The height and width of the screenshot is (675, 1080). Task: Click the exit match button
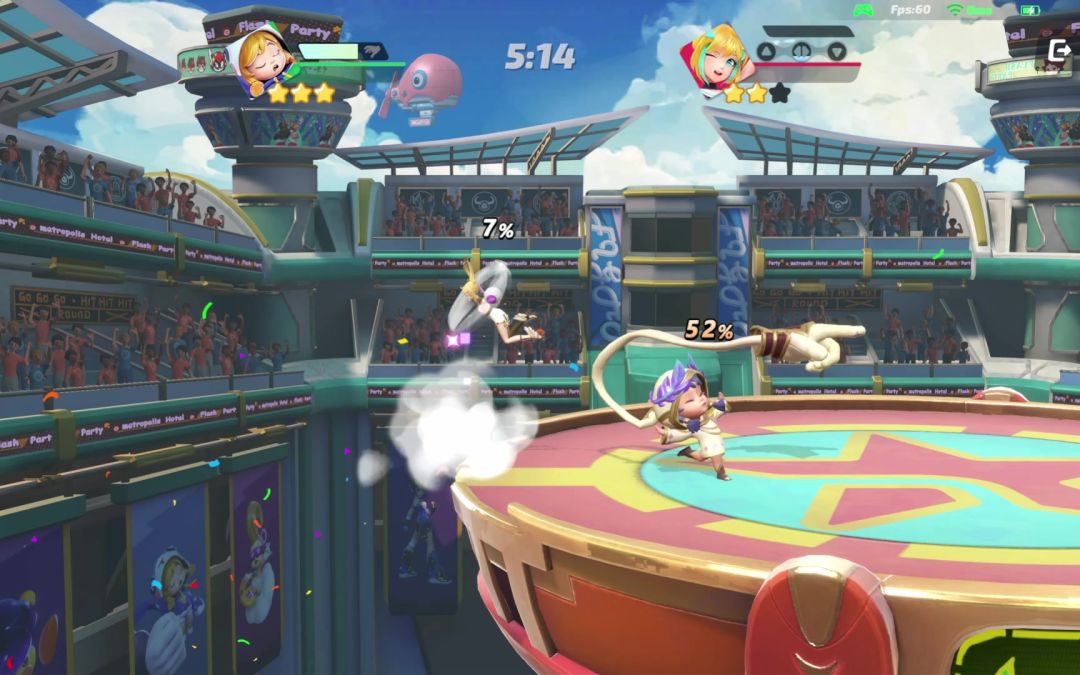(1058, 51)
